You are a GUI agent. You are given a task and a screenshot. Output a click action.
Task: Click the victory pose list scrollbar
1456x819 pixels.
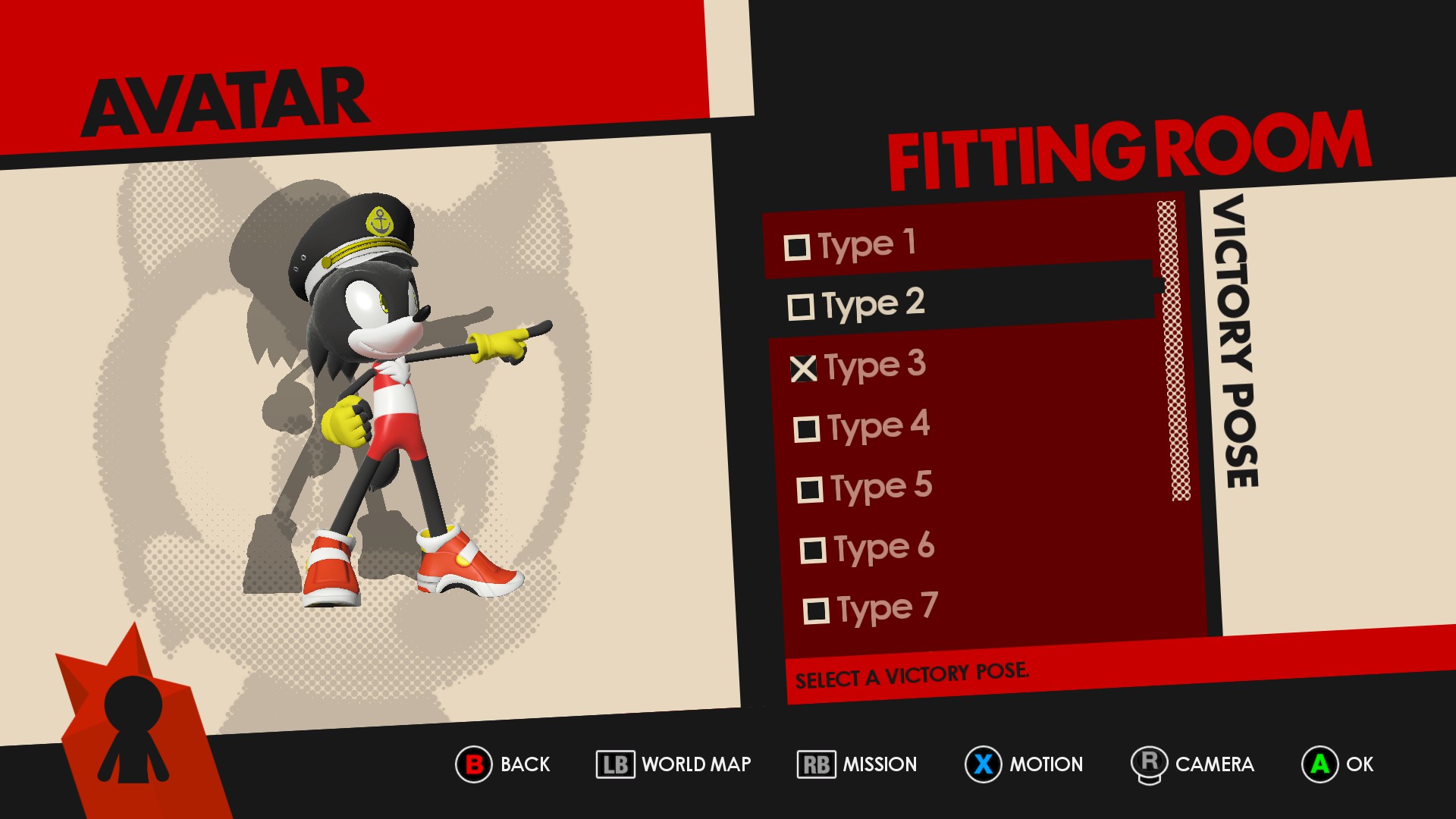pyautogui.click(x=1173, y=350)
